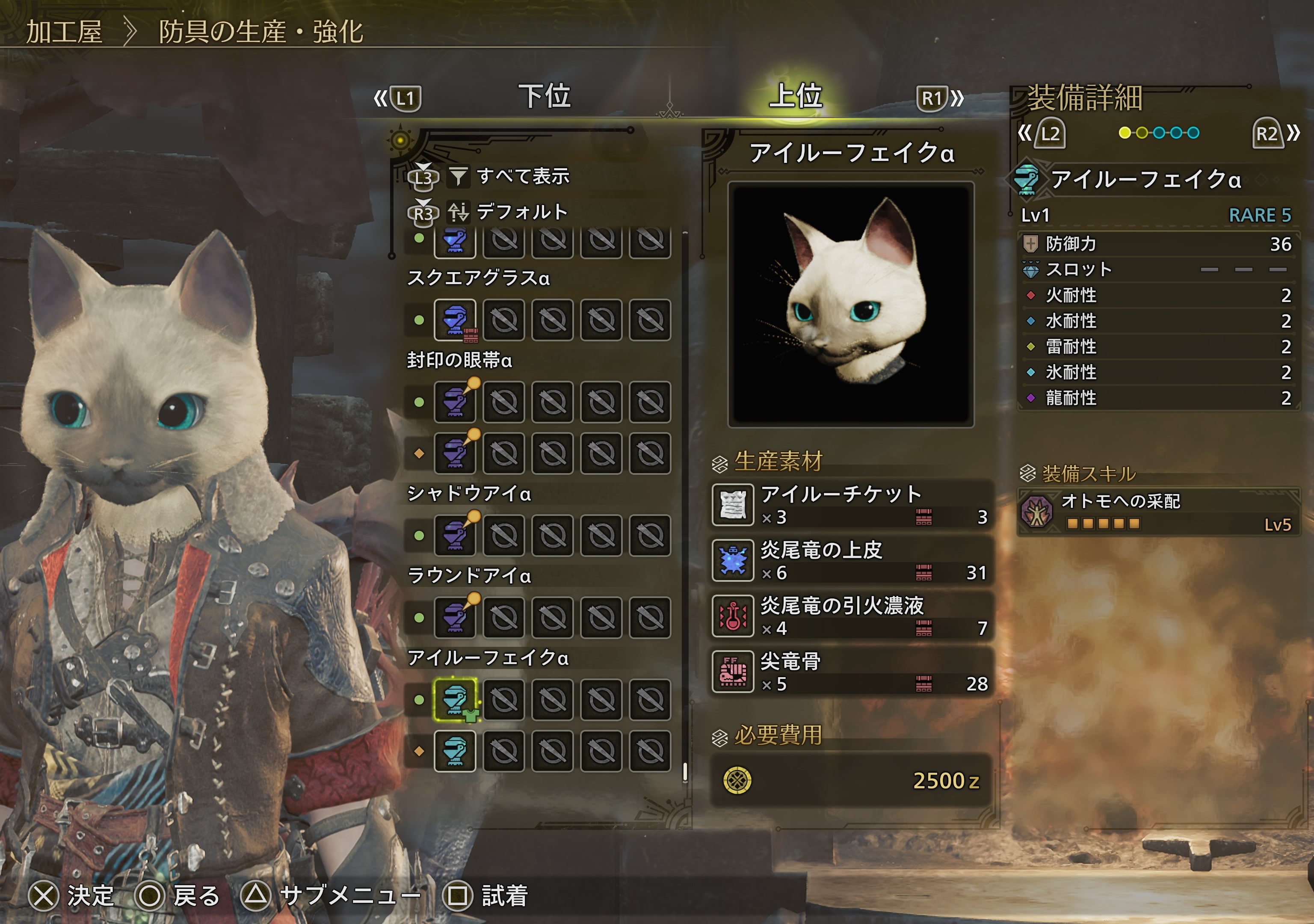Select the シャドウアイα head armor slot
This screenshot has width=1314, height=924.
click(x=454, y=535)
